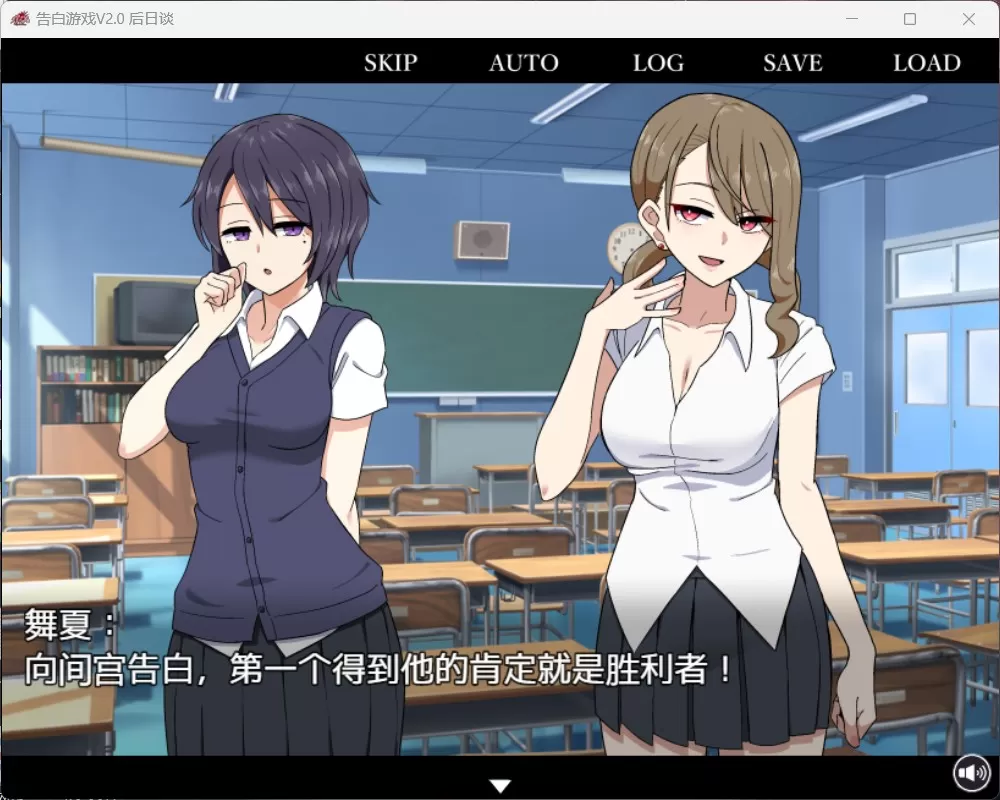Minimize the game window
Viewport: 1000px width, 800px height.
tap(852, 19)
